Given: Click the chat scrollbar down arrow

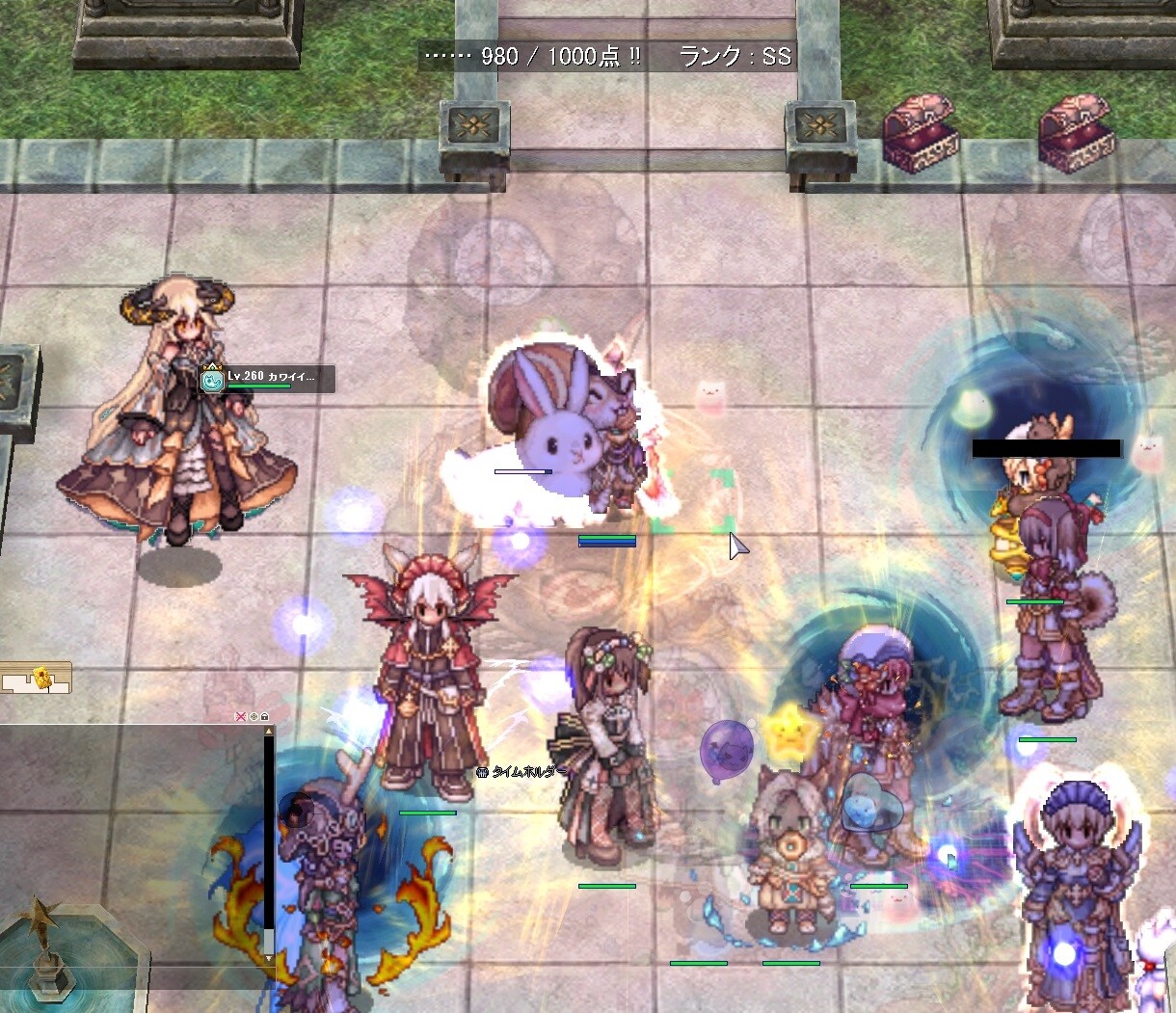Looking at the screenshot, I should [269, 959].
